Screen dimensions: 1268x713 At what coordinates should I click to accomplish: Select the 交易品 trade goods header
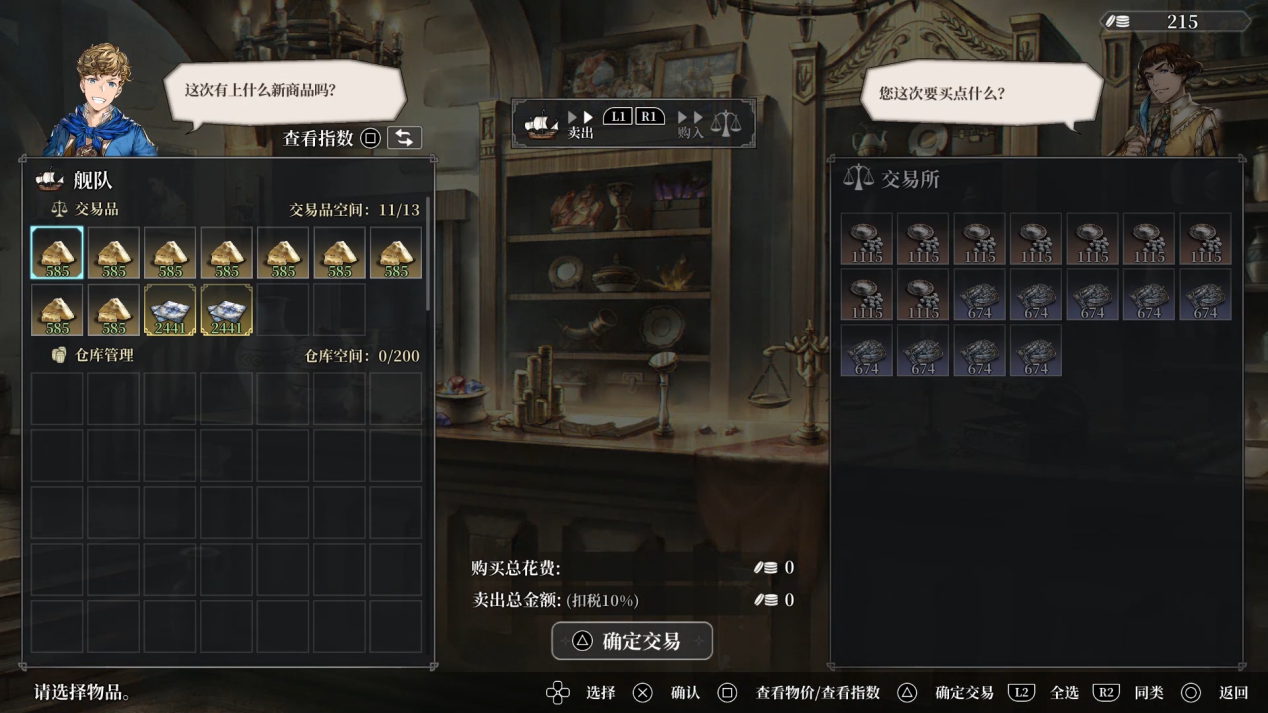(96, 209)
